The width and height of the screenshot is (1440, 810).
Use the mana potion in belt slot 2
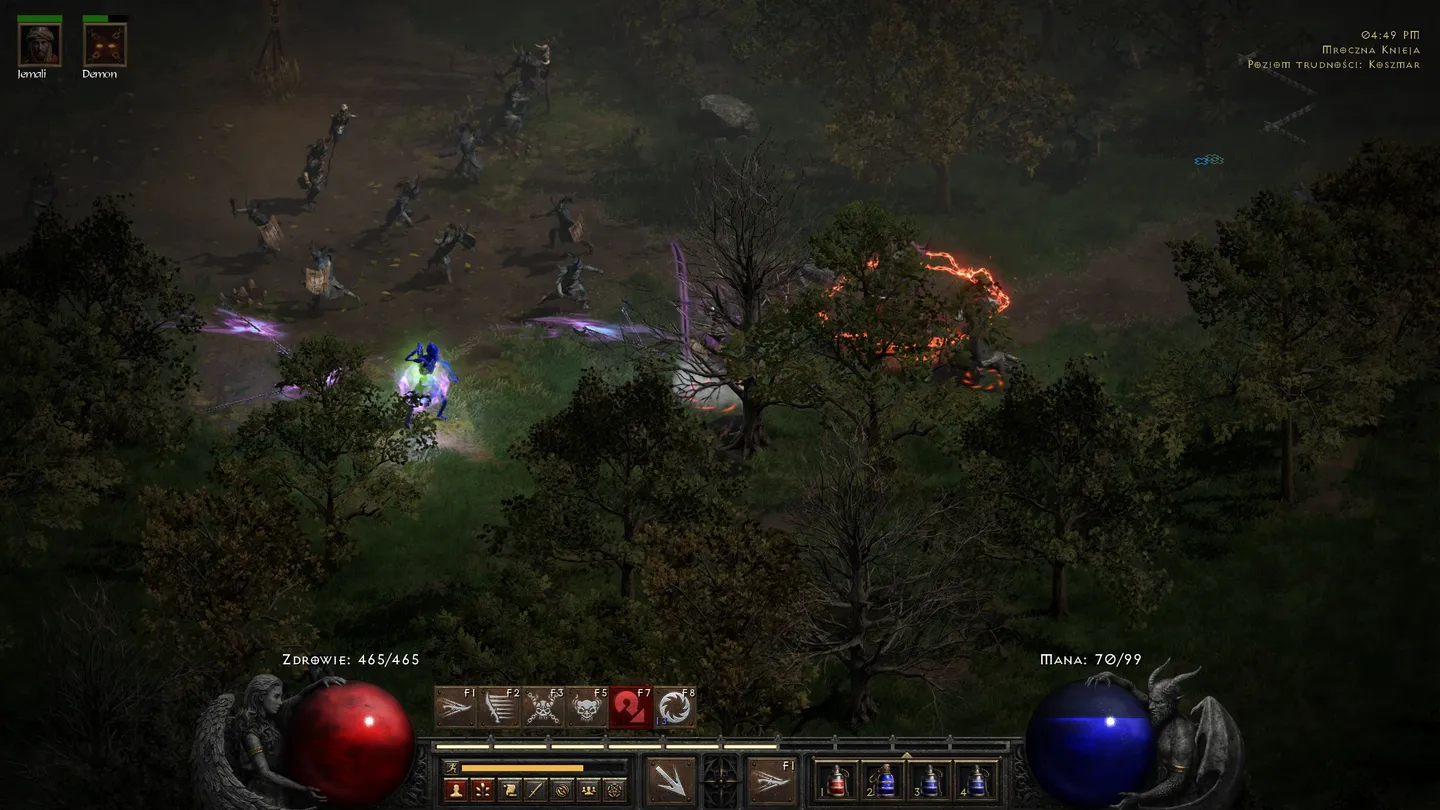(x=885, y=781)
